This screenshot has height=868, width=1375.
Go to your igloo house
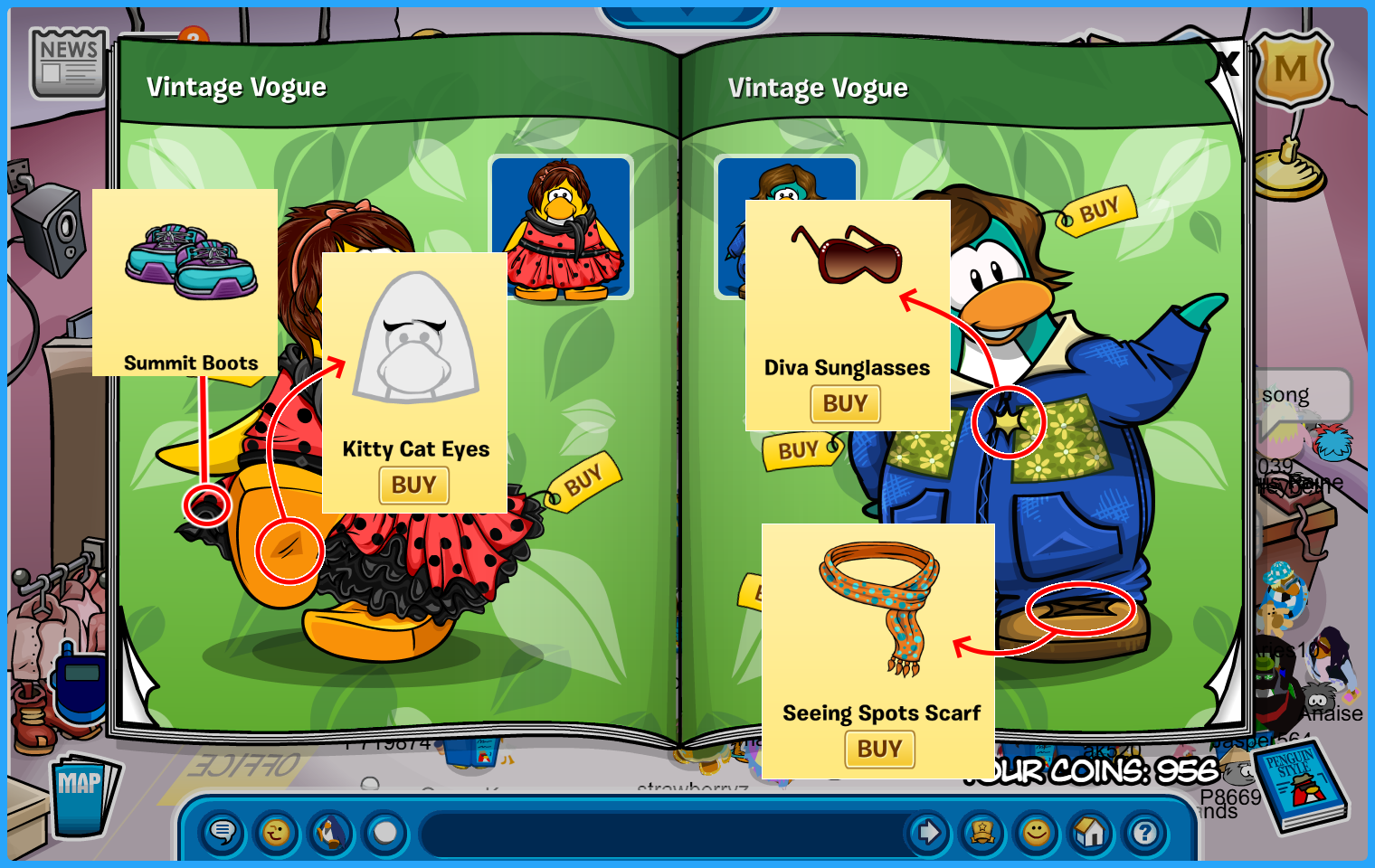pyautogui.click(x=1091, y=832)
